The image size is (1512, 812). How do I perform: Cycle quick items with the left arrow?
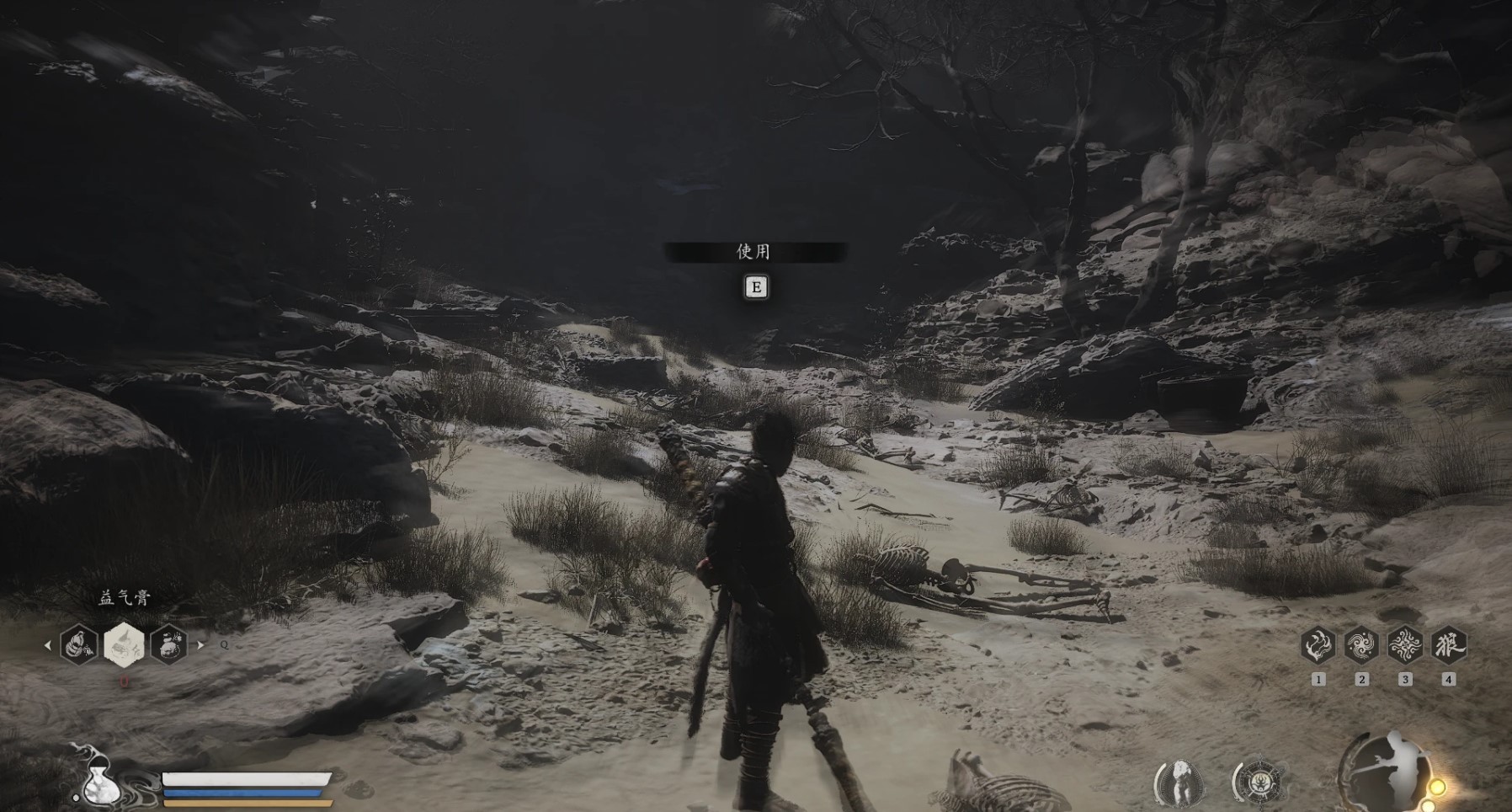[x=48, y=645]
